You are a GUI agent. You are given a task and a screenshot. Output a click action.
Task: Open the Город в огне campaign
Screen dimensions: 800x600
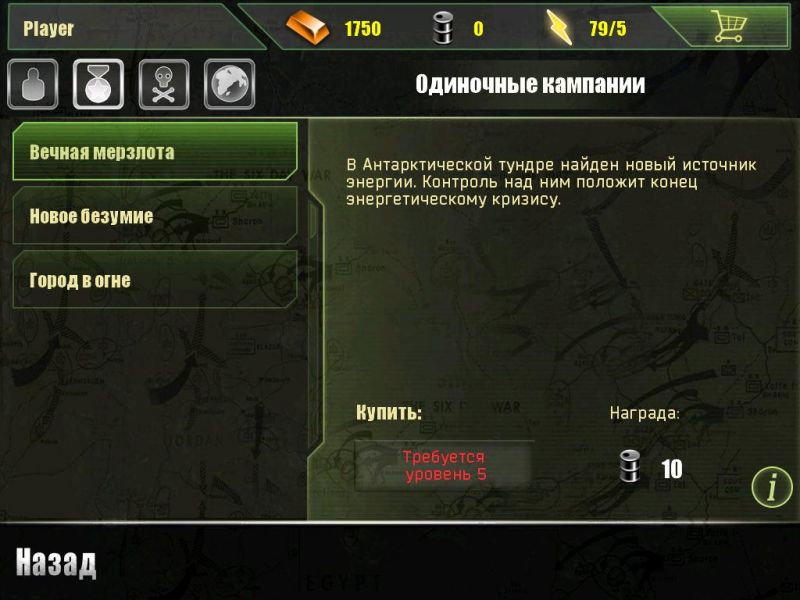(154, 280)
